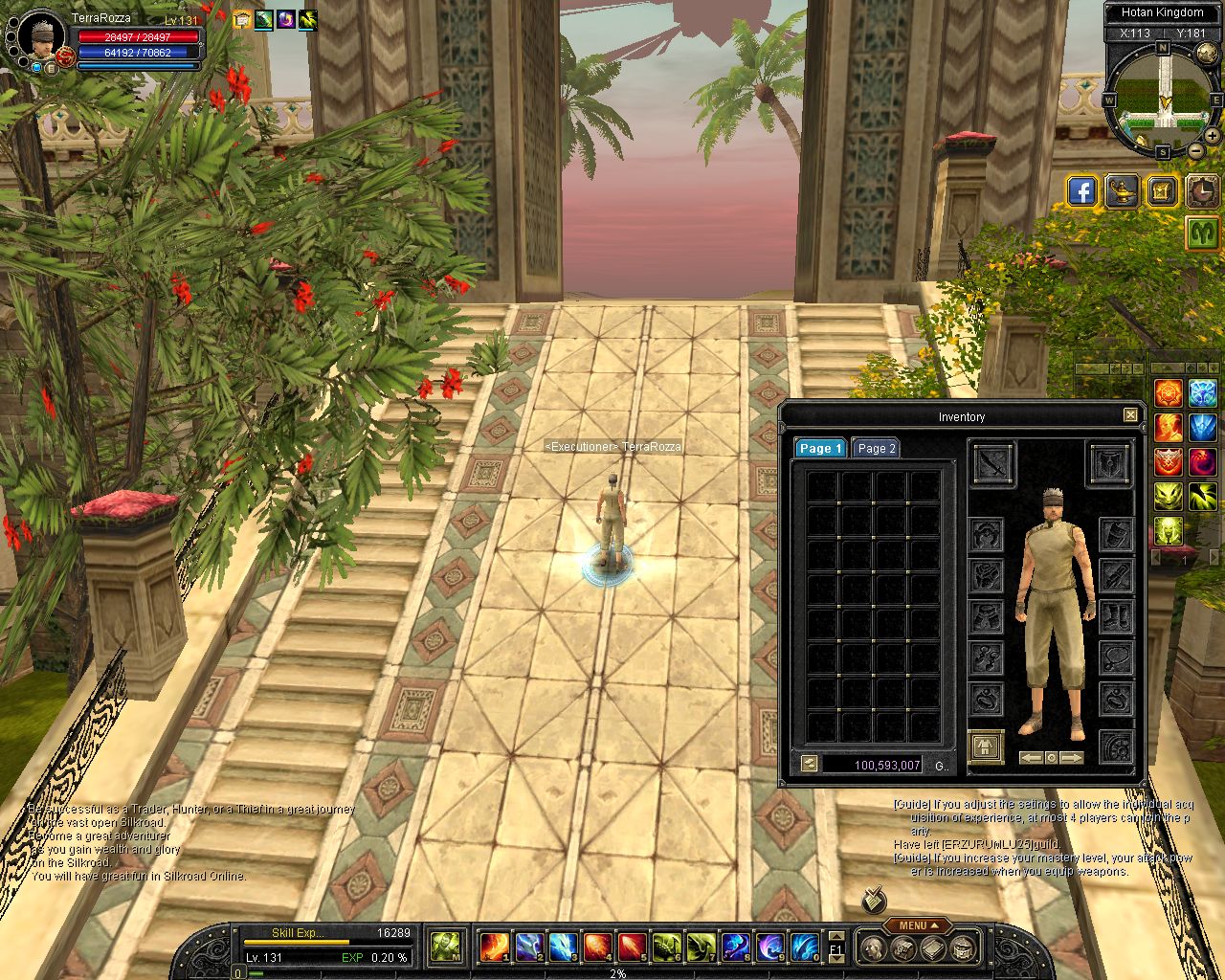Open the world map globe button
Screen dimensions: 1225x980
tap(1207, 54)
